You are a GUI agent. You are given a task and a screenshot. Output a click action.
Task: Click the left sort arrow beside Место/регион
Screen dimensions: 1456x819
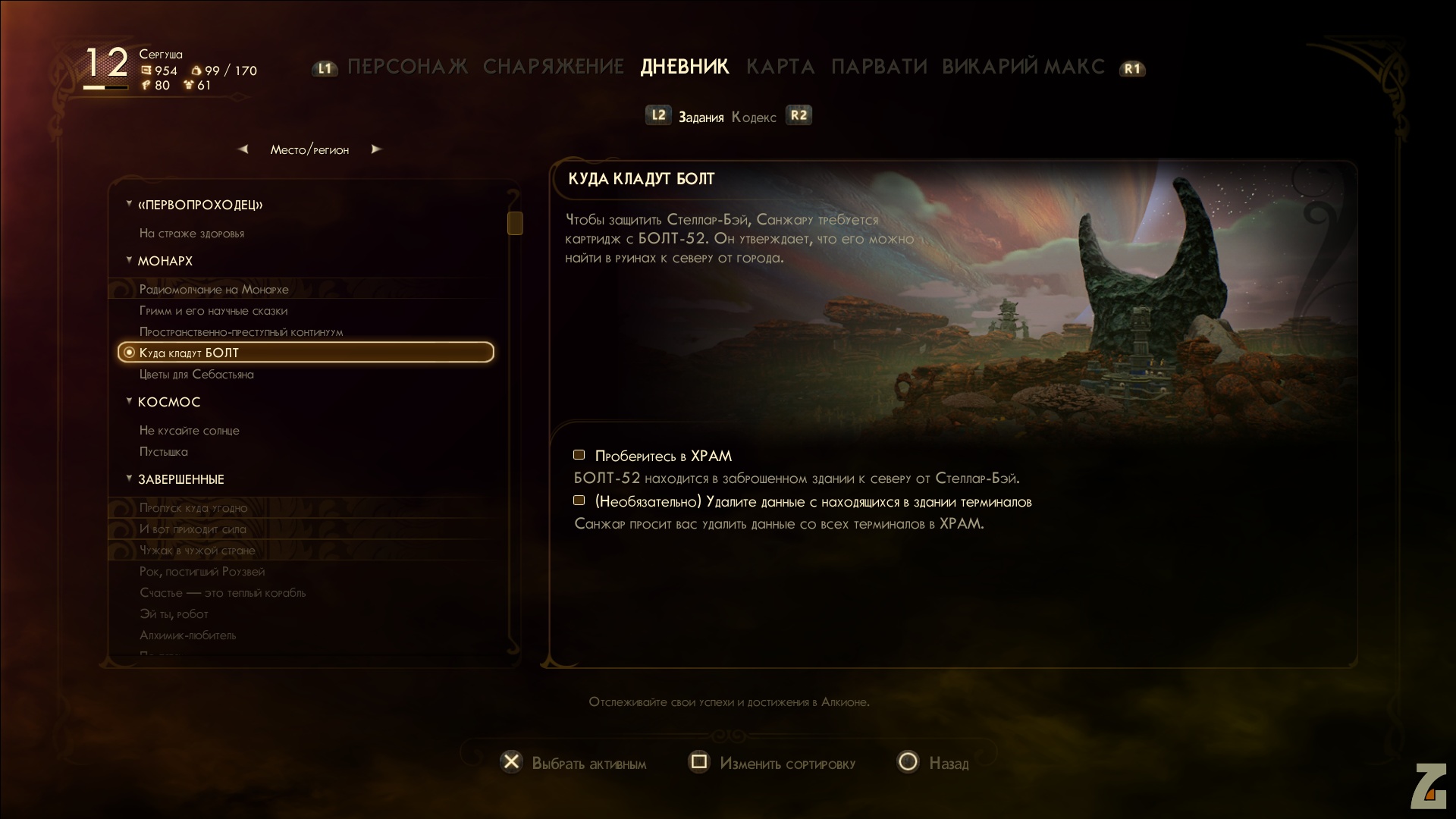point(243,149)
